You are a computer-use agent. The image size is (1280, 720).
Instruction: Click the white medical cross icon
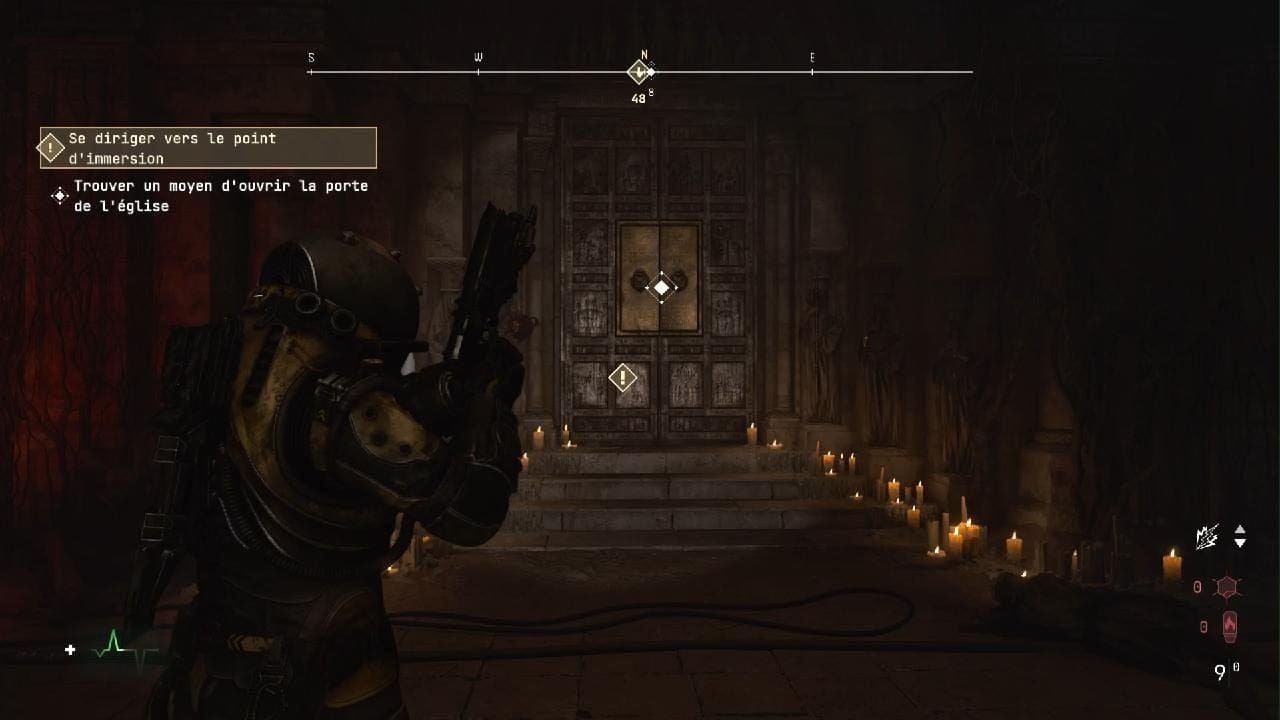70,650
